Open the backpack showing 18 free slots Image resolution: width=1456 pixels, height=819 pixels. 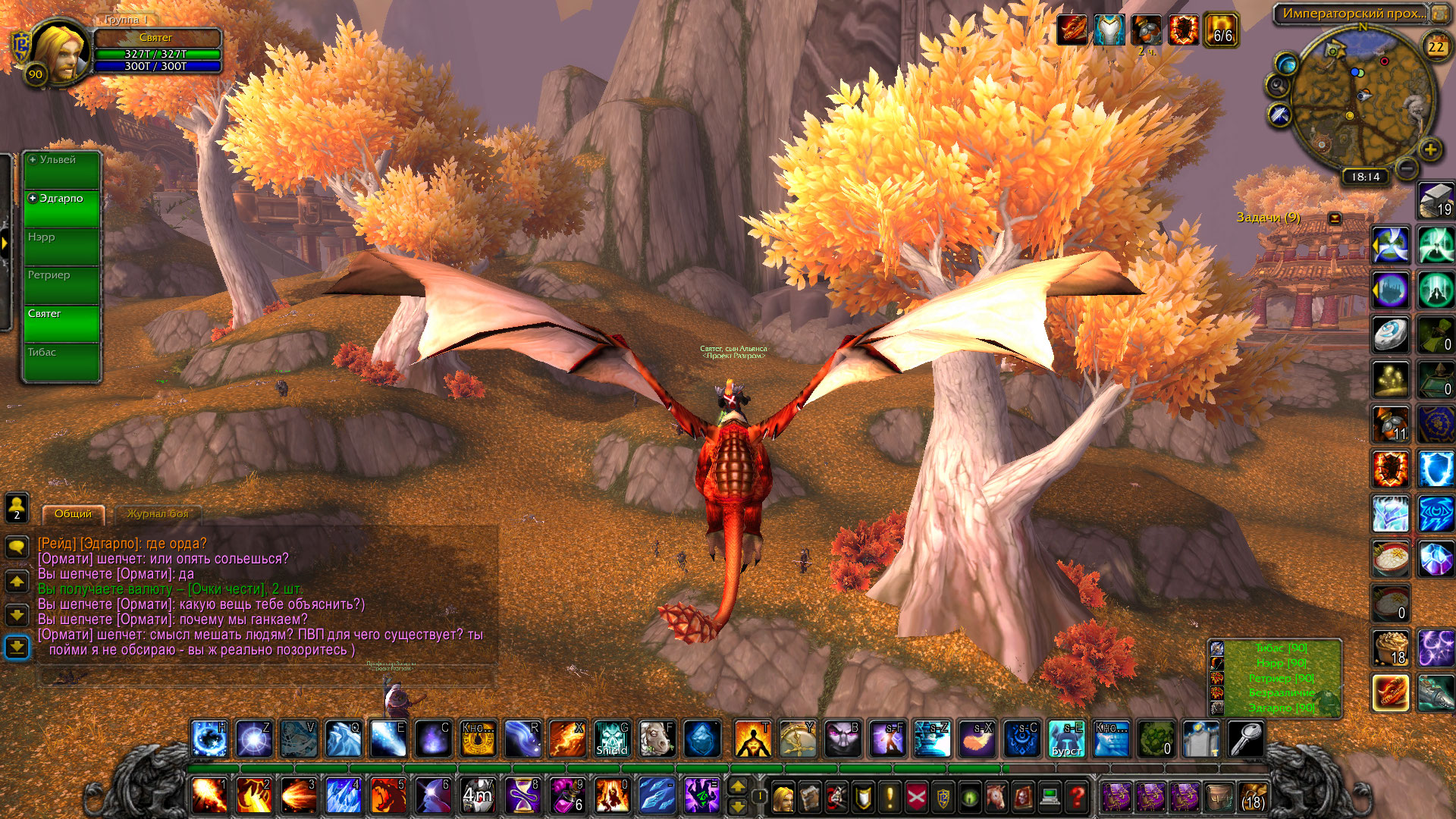point(1254,797)
